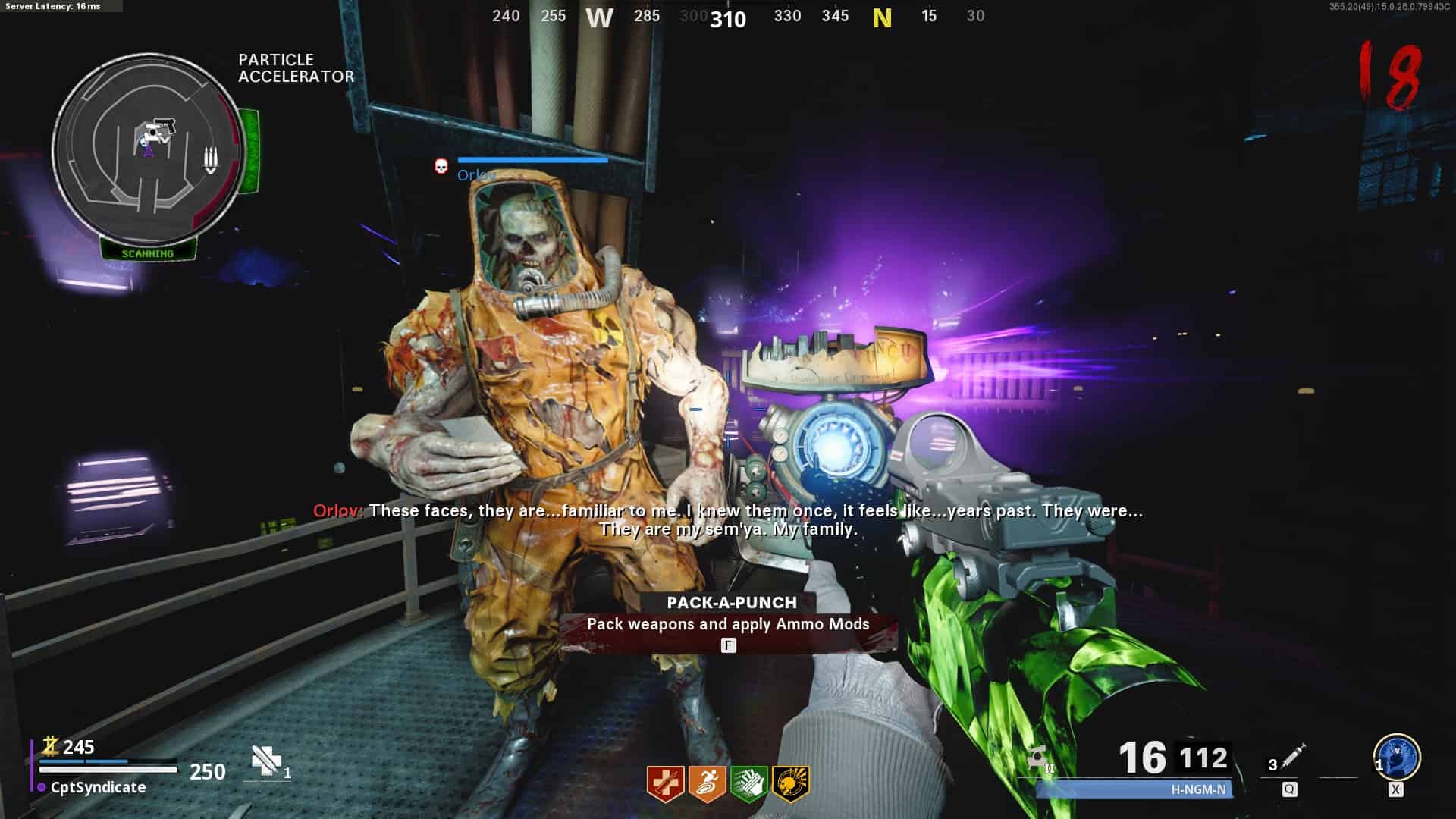Select the yellow skull Deadshot perk
Viewport: 1456px width, 819px height.
tap(790, 783)
